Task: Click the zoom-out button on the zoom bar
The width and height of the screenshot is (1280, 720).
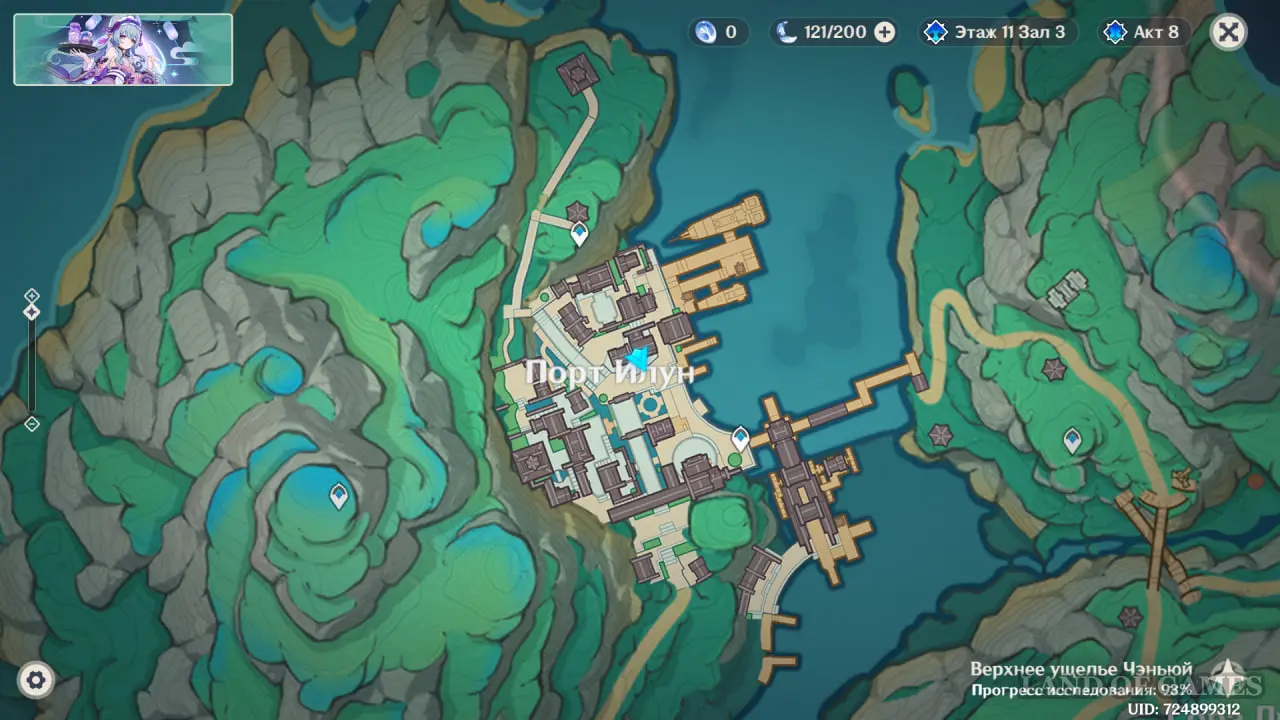Action: pos(32,424)
